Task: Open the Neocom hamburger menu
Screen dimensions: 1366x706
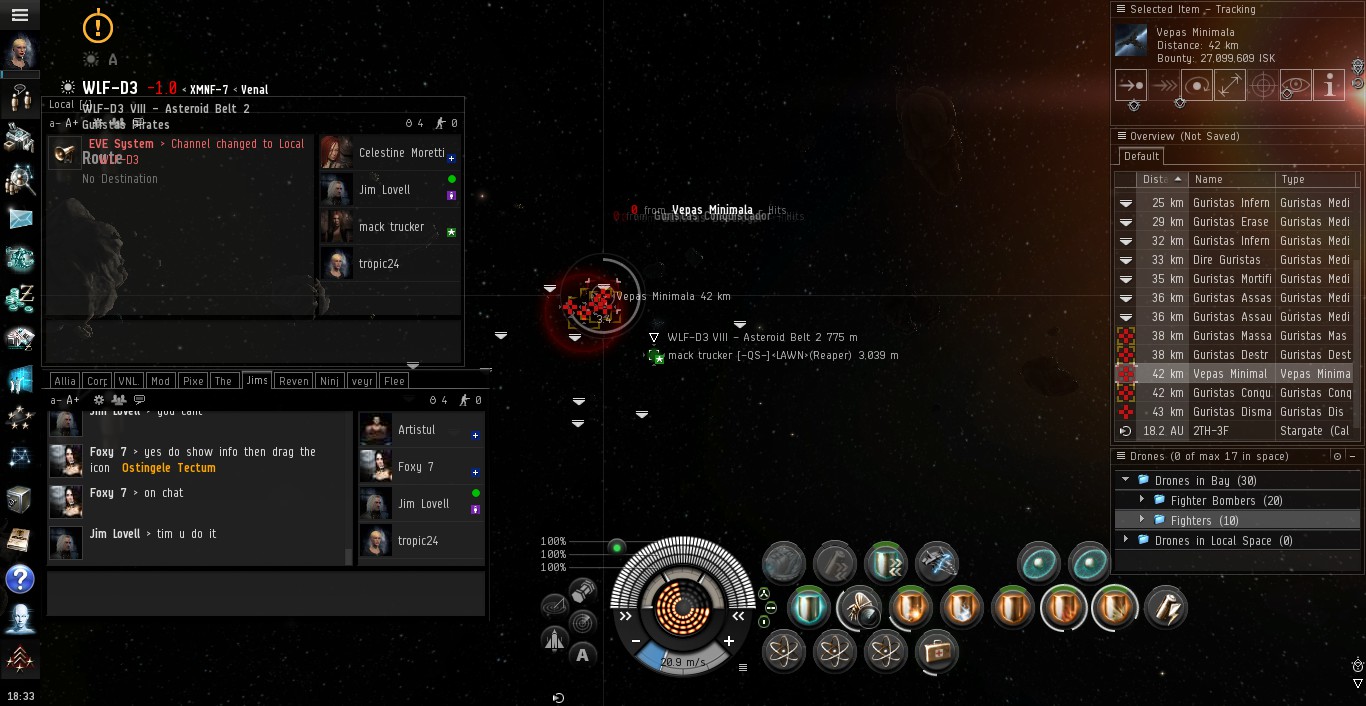Action: point(19,15)
